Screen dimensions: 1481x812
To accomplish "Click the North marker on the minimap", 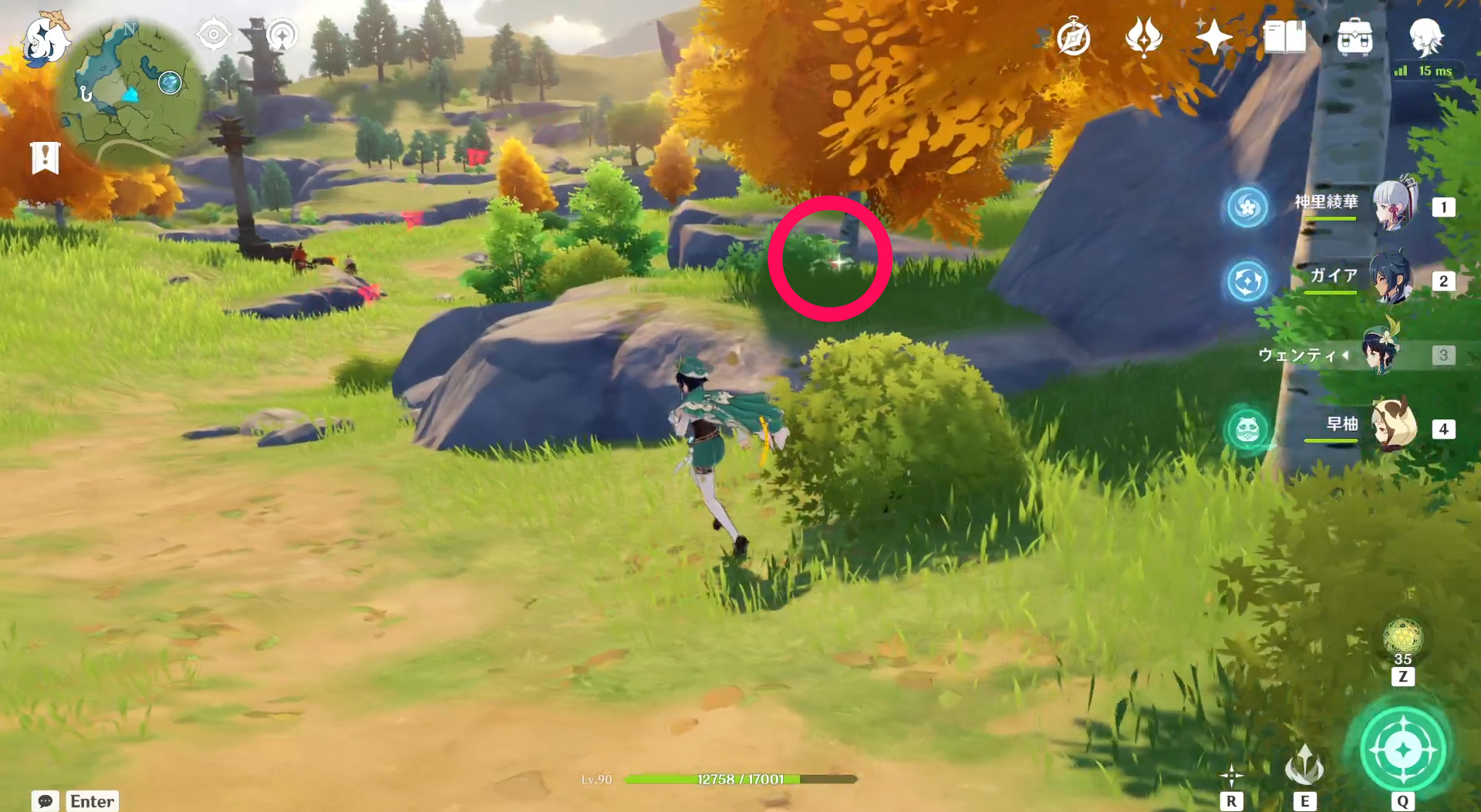I will click(128, 29).
